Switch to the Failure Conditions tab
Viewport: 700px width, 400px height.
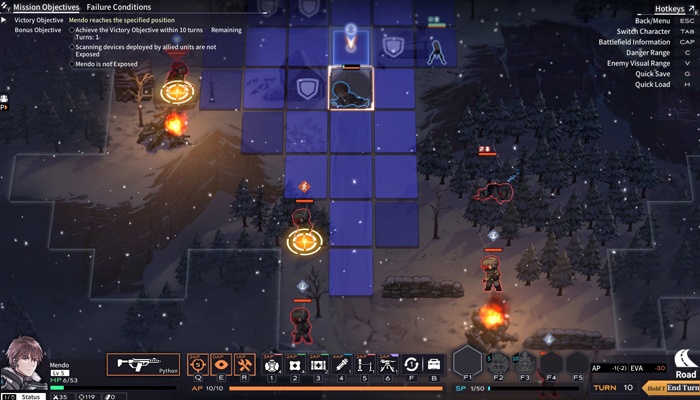(x=118, y=7)
